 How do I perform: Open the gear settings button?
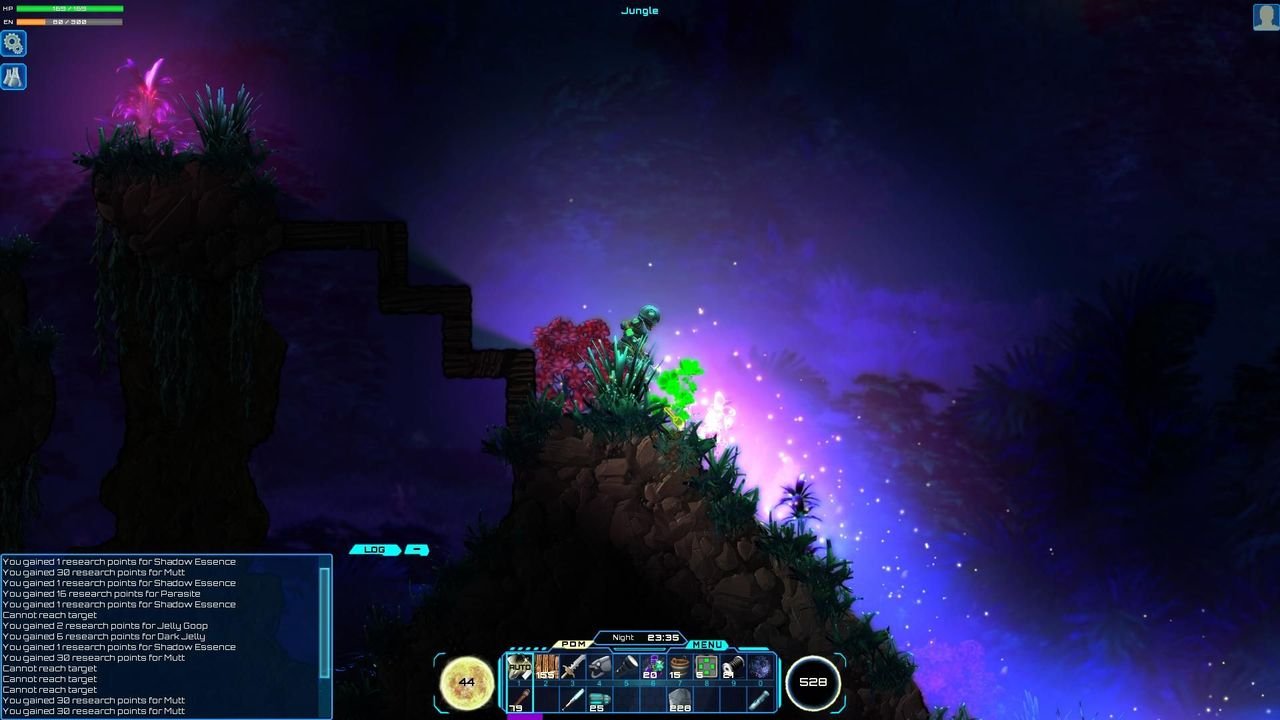pos(13,43)
